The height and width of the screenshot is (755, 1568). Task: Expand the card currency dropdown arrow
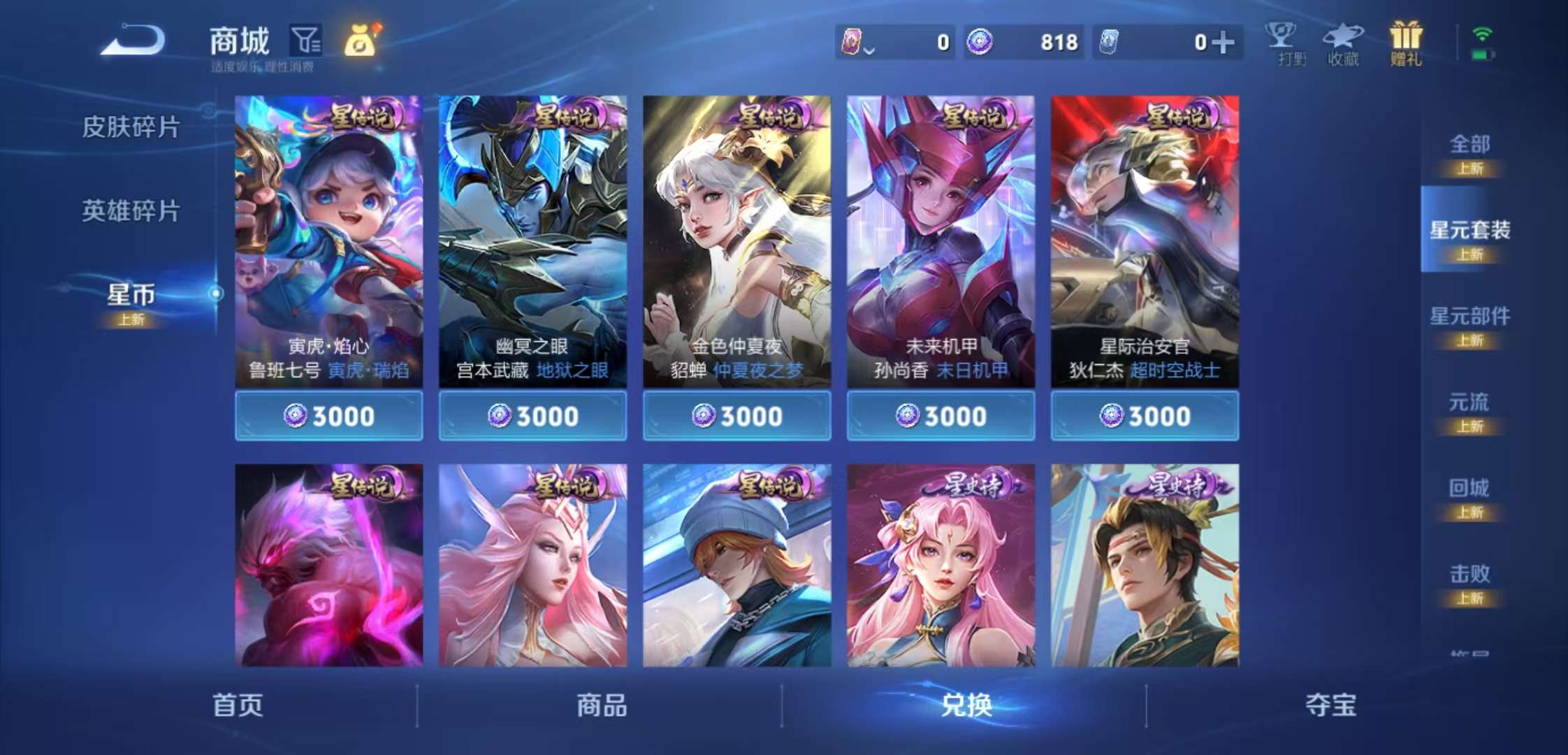pyautogui.click(x=869, y=49)
